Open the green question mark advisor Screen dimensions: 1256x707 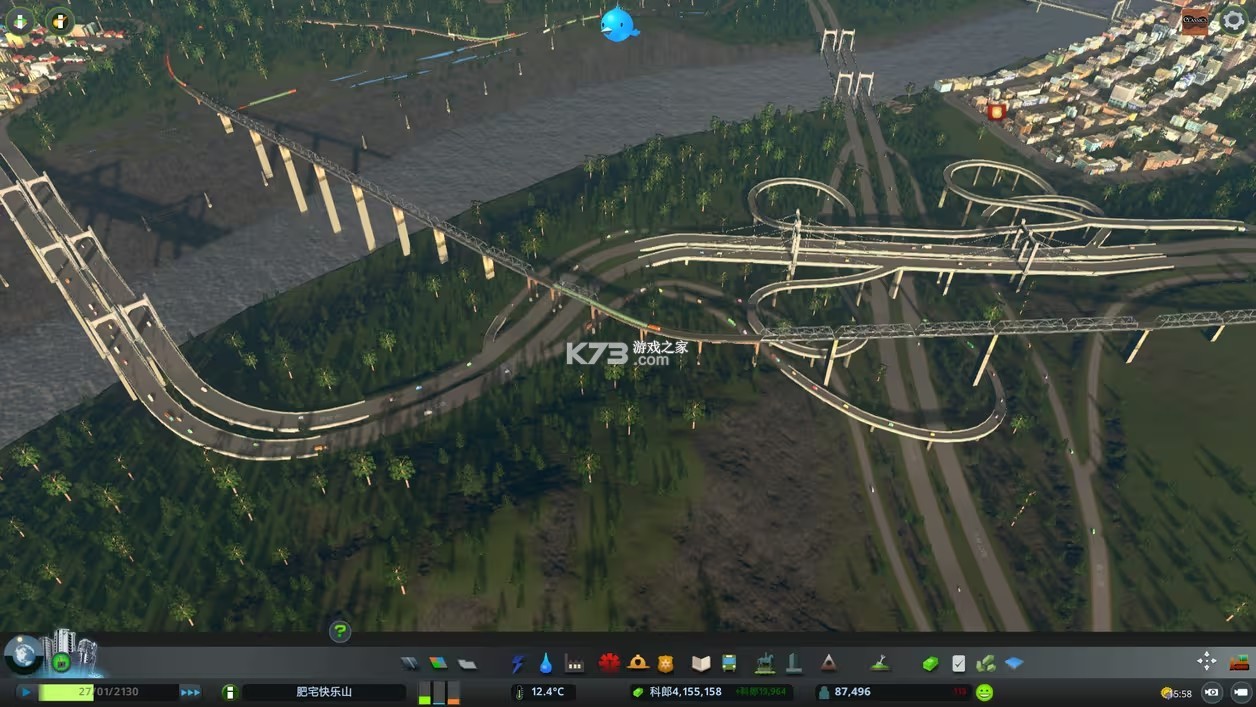[x=340, y=631]
